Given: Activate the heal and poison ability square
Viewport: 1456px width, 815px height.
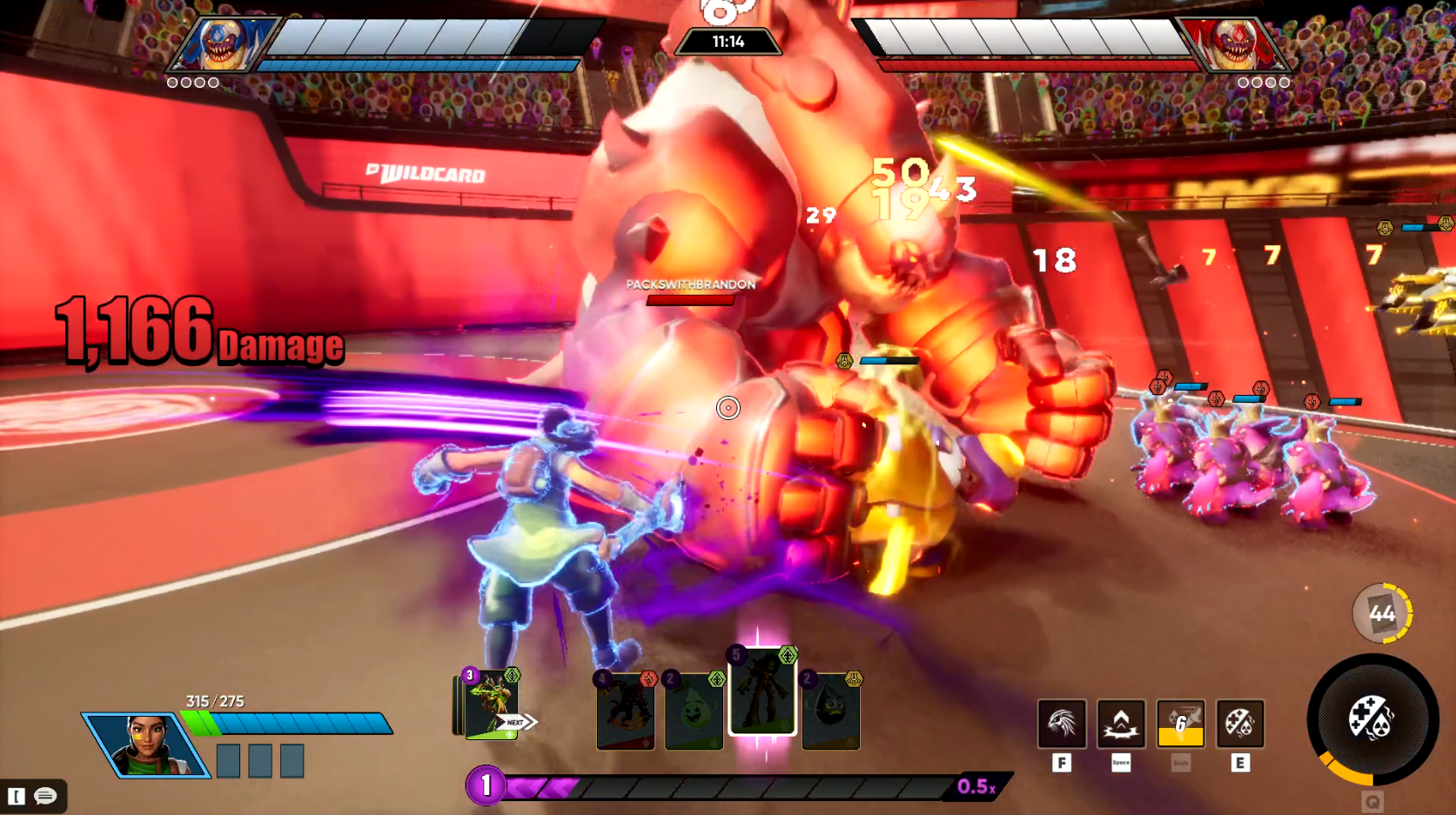Looking at the screenshot, I should (1239, 724).
